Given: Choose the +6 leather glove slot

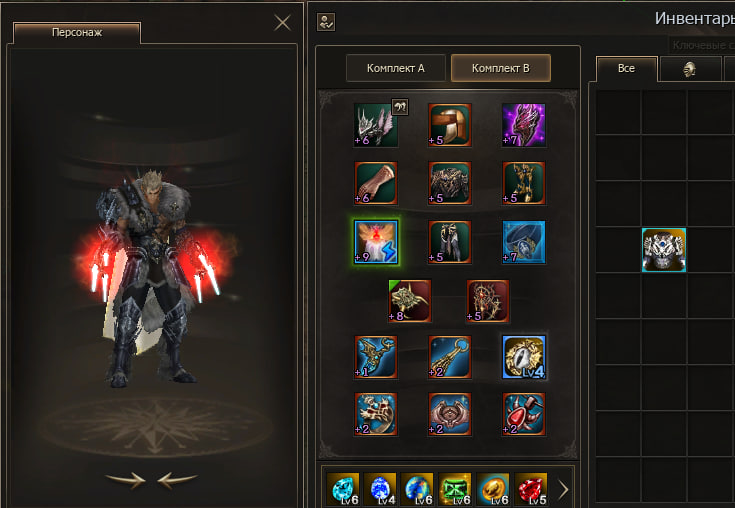Looking at the screenshot, I should (376, 183).
